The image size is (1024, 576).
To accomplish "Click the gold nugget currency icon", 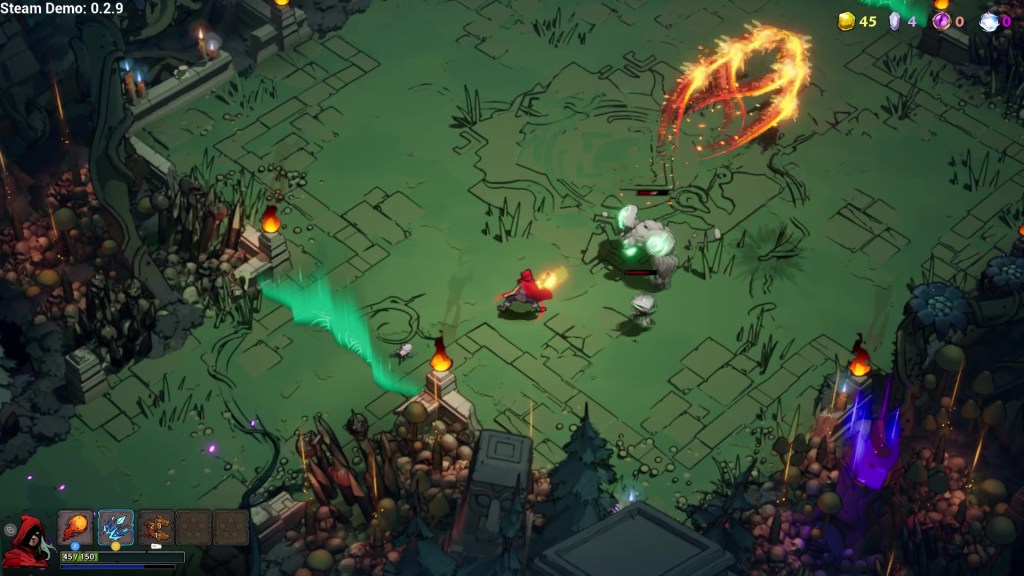I will tap(846, 21).
